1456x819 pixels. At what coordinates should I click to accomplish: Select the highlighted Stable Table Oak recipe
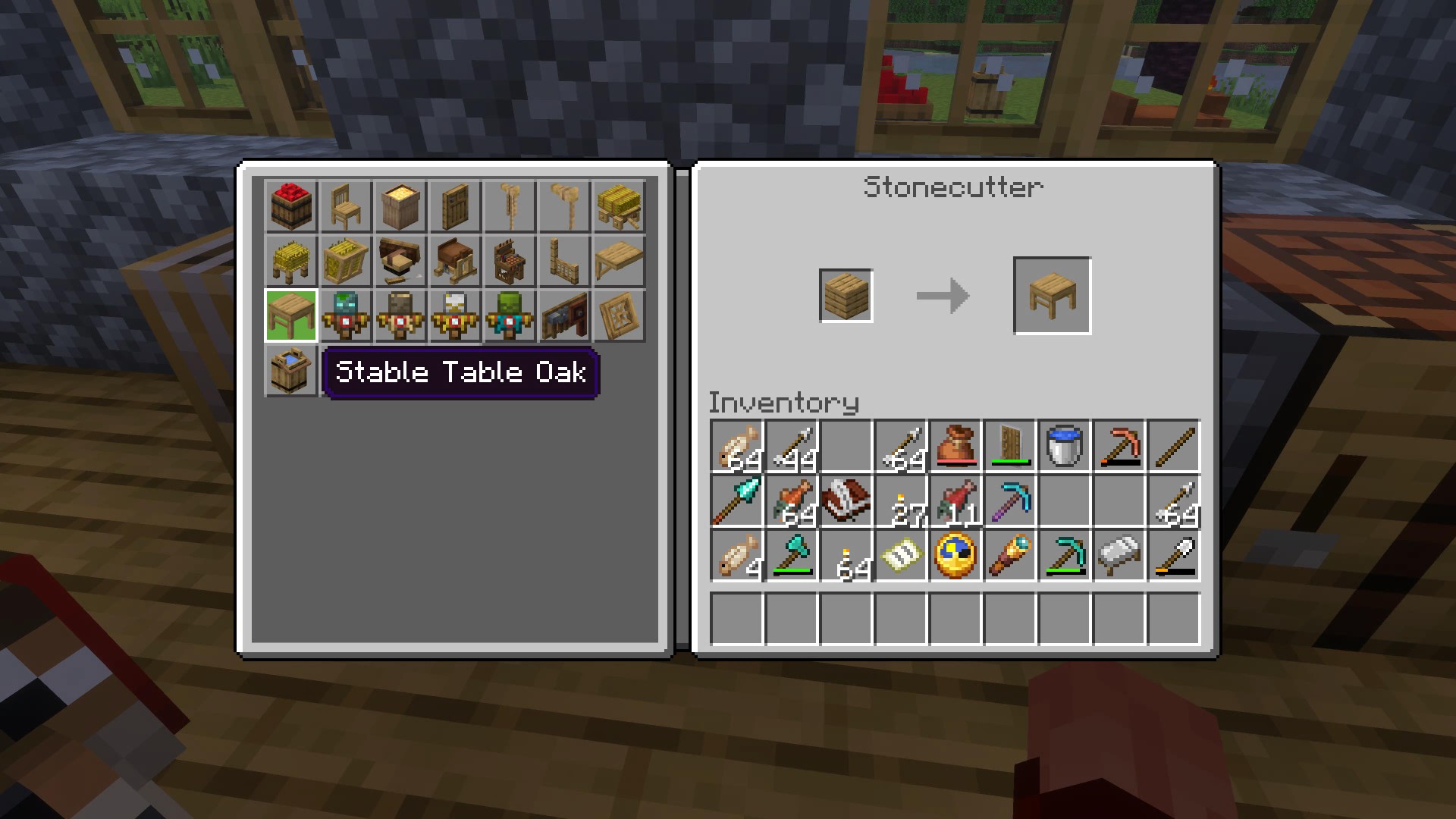(x=291, y=315)
